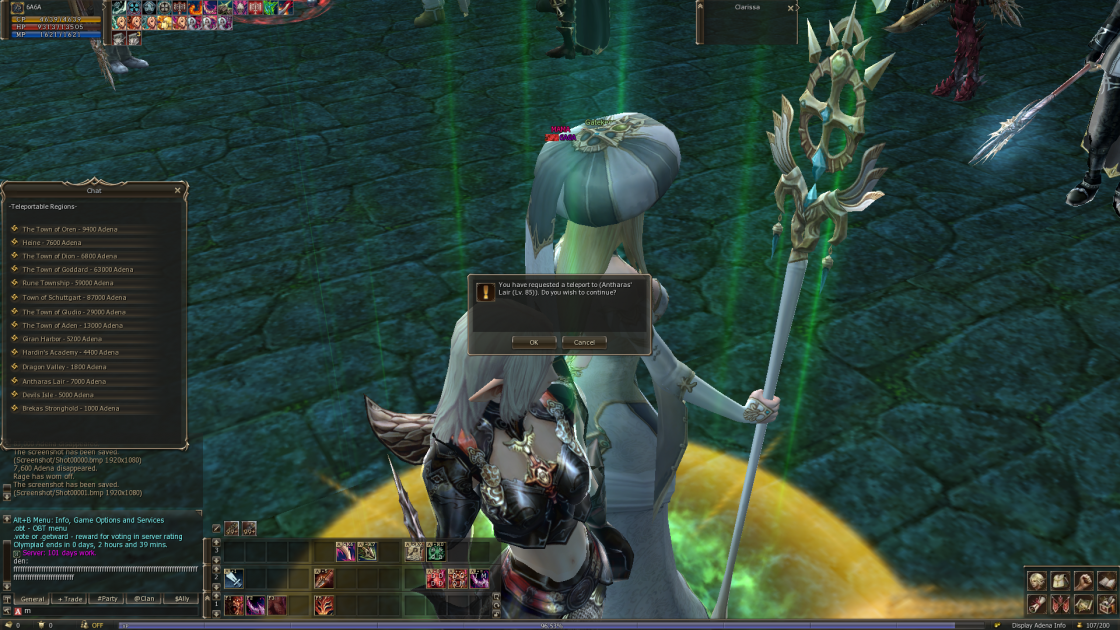Close the teleport Chat window
1120x630 pixels.
(x=178, y=190)
